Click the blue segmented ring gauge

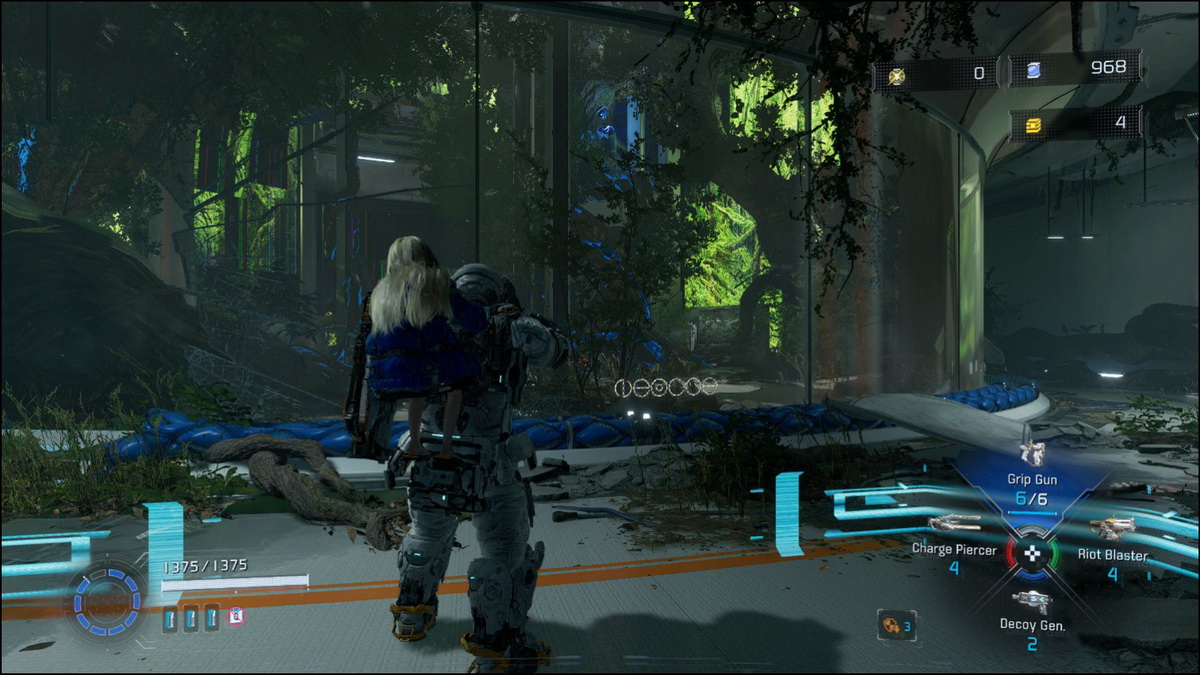click(108, 602)
